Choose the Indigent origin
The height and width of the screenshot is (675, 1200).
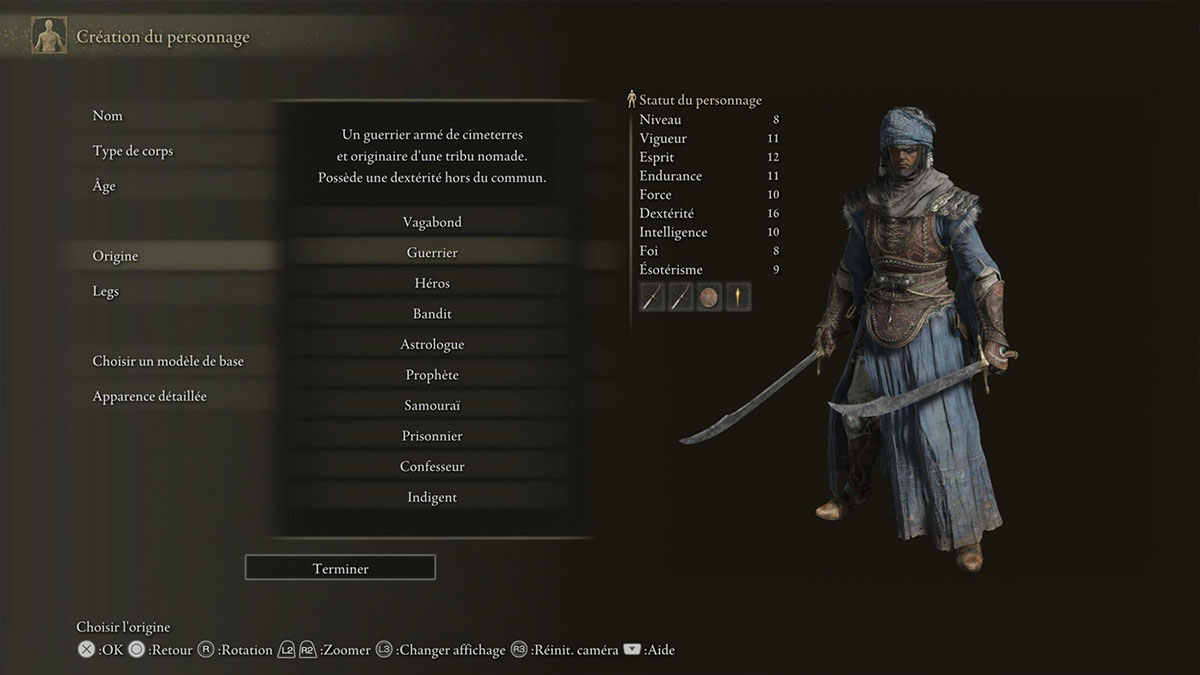click(x=432, y=497)
